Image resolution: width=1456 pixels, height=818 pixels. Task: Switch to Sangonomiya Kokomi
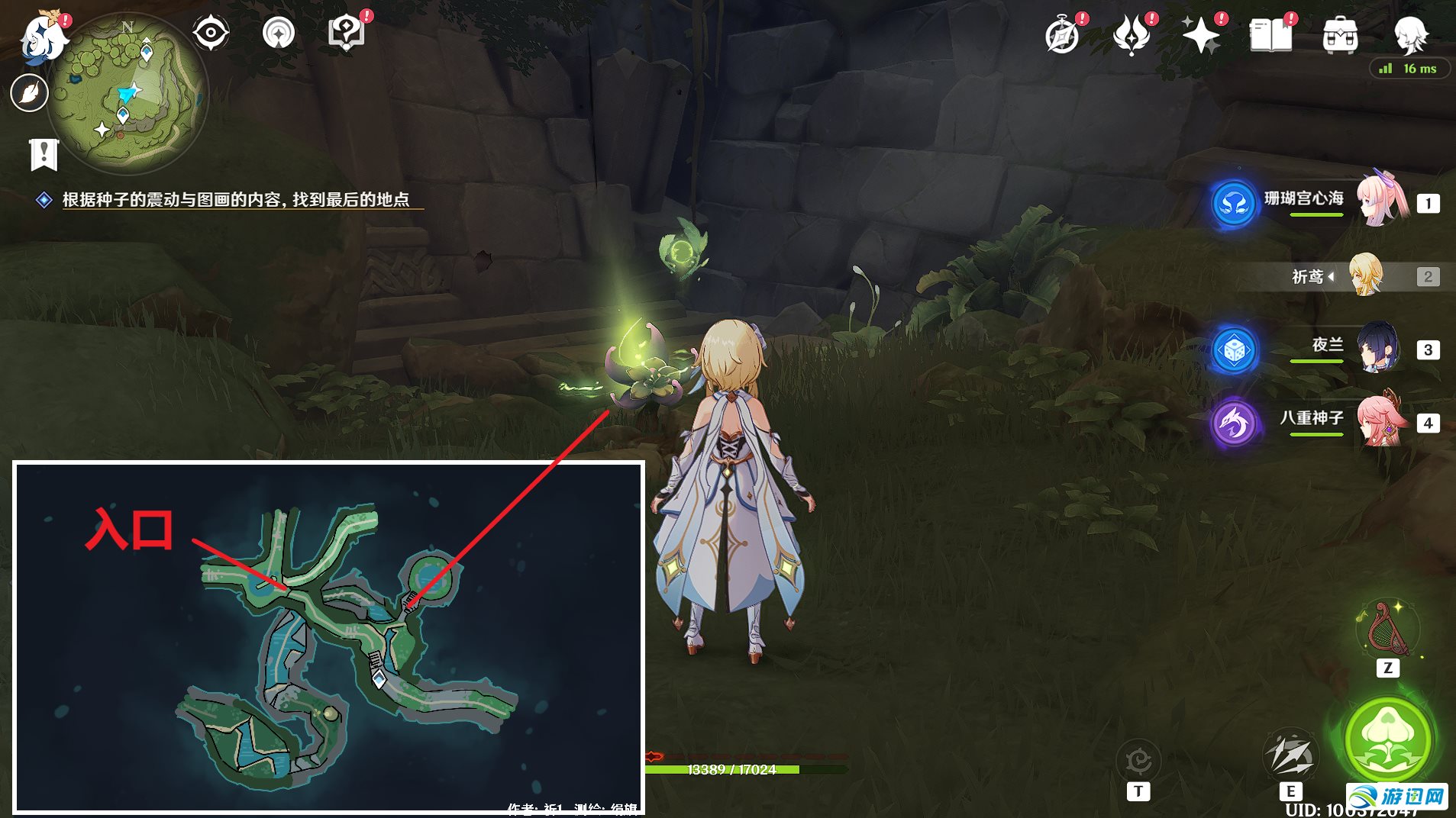[1382, 200]
